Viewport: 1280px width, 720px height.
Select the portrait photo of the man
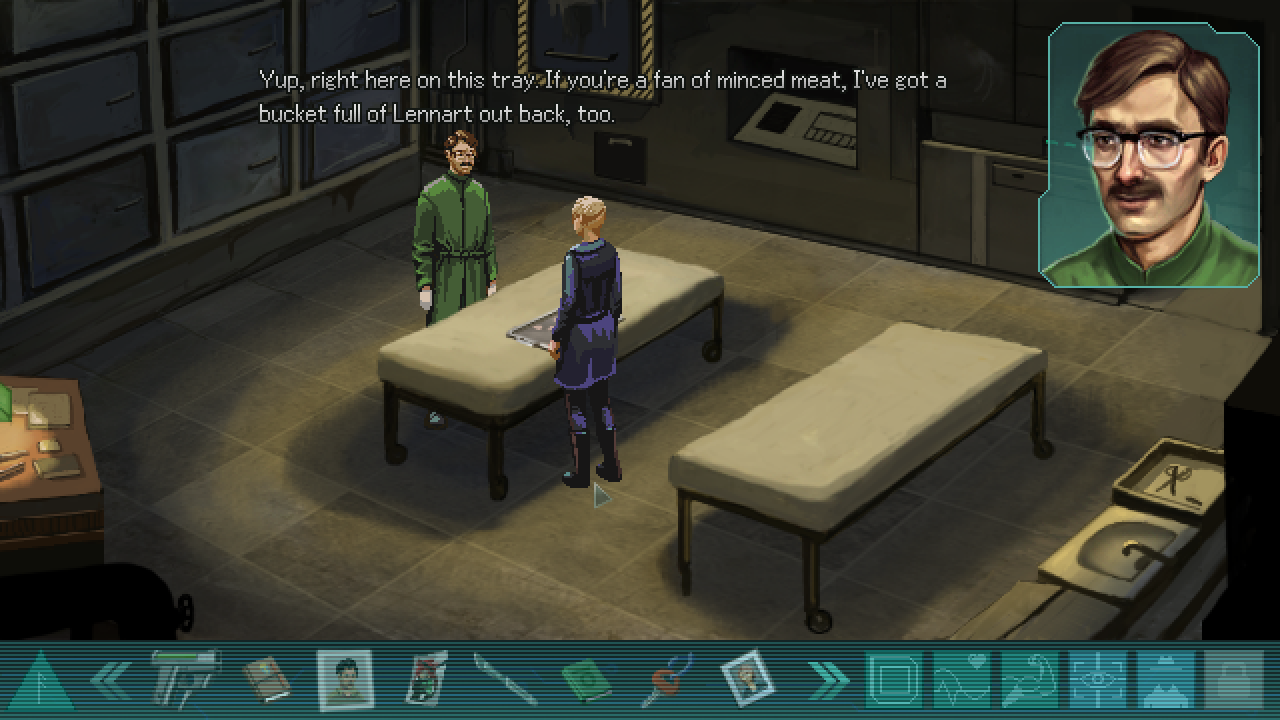point(346,680)
